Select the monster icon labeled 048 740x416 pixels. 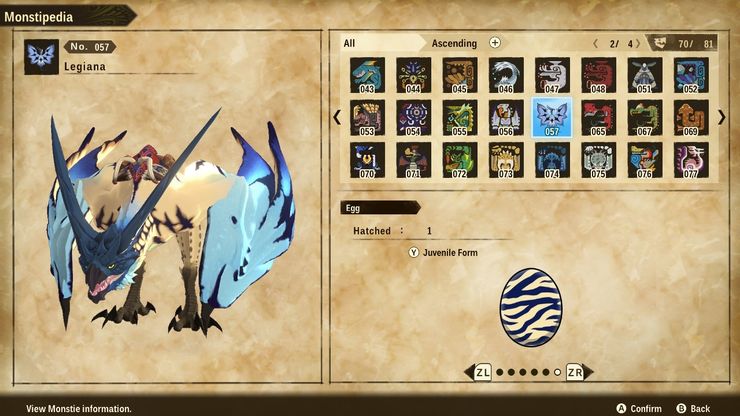pyautogui.click(x=598, y=75)
